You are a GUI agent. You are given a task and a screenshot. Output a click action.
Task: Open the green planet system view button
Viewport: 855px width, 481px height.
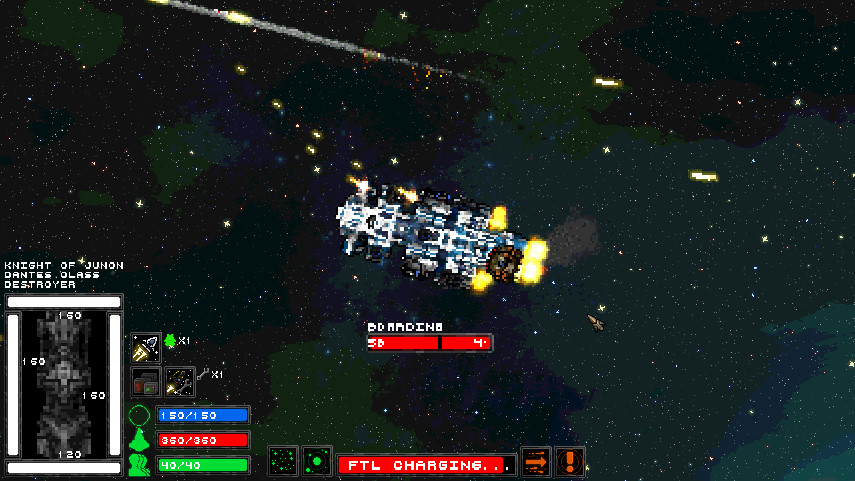318,462
